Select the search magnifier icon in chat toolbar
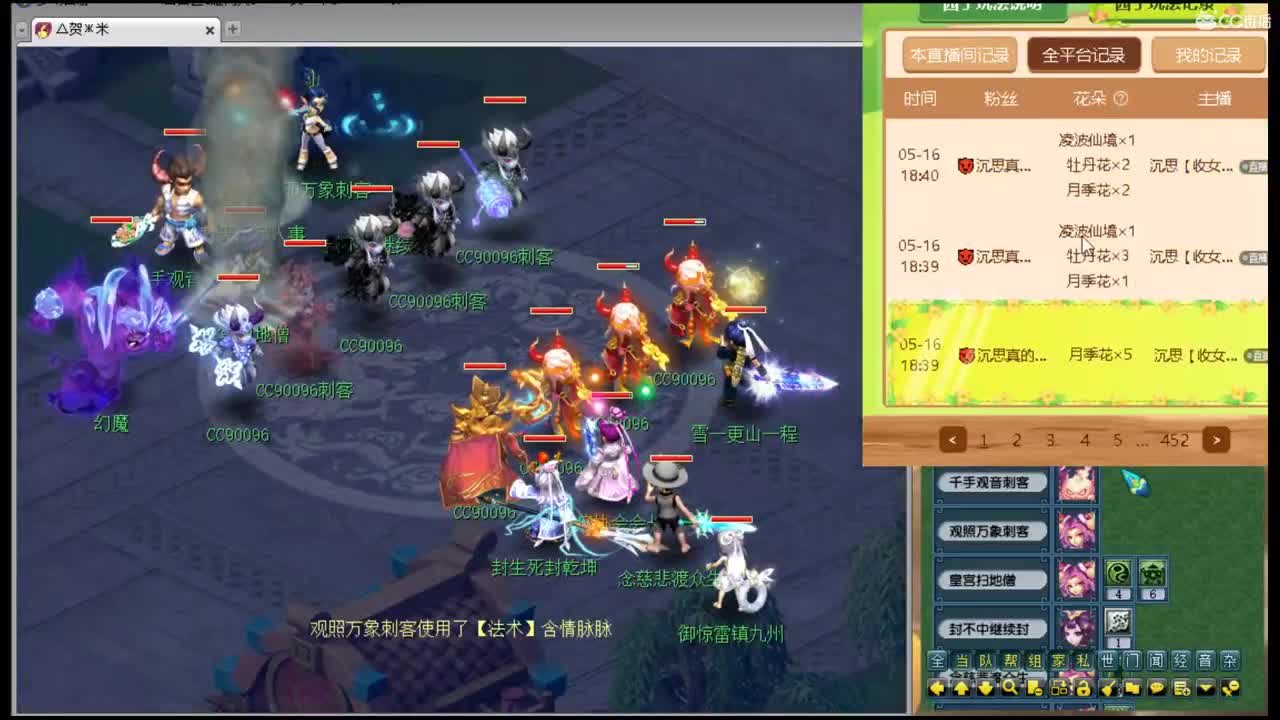The height and width of the screenshot is (720, 1280). click(1009, 688)
